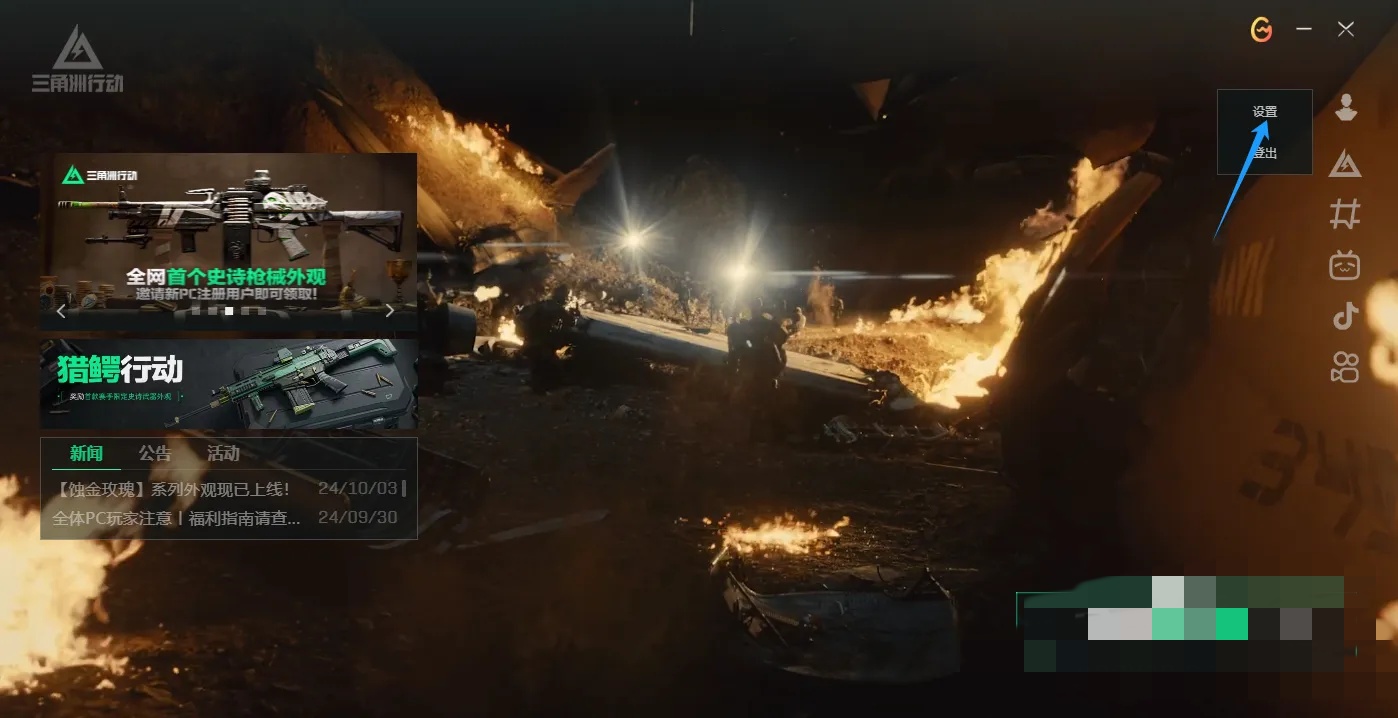Switch to the 公告 tab

(155, 454)
